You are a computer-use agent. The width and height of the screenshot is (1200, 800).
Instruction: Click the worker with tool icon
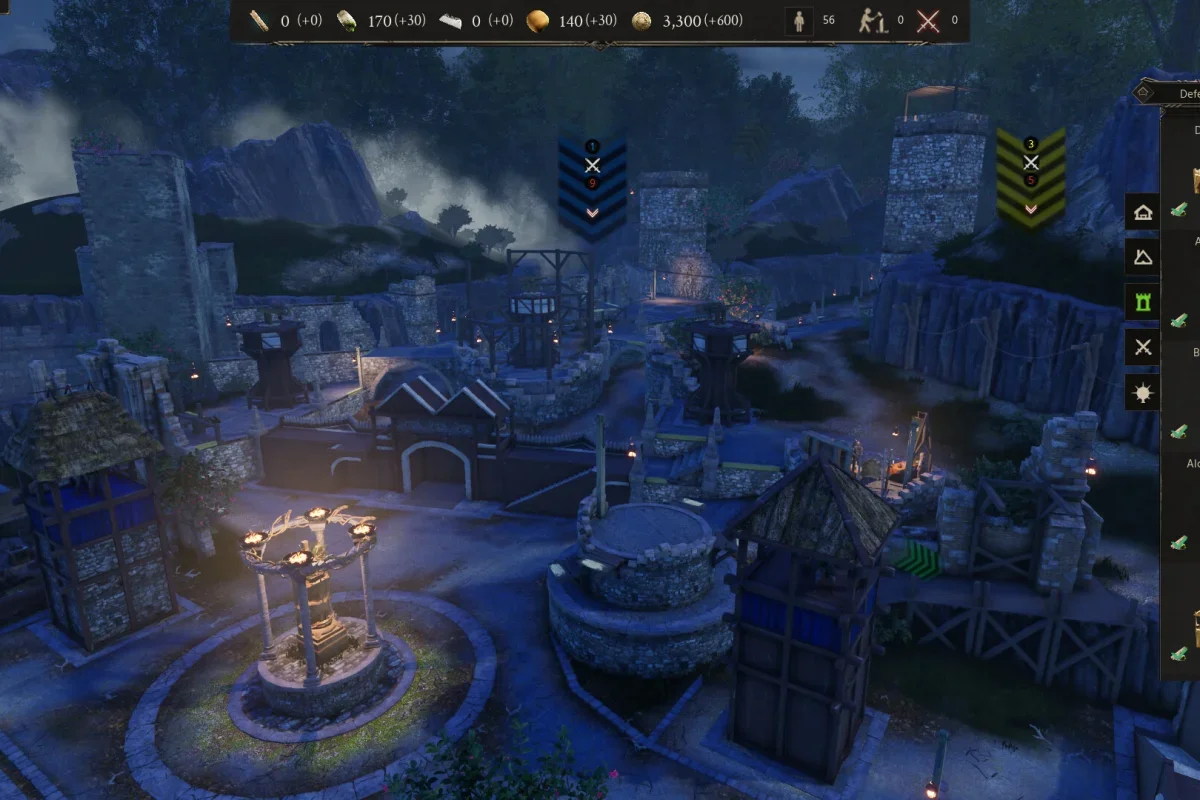pos(873,21)
